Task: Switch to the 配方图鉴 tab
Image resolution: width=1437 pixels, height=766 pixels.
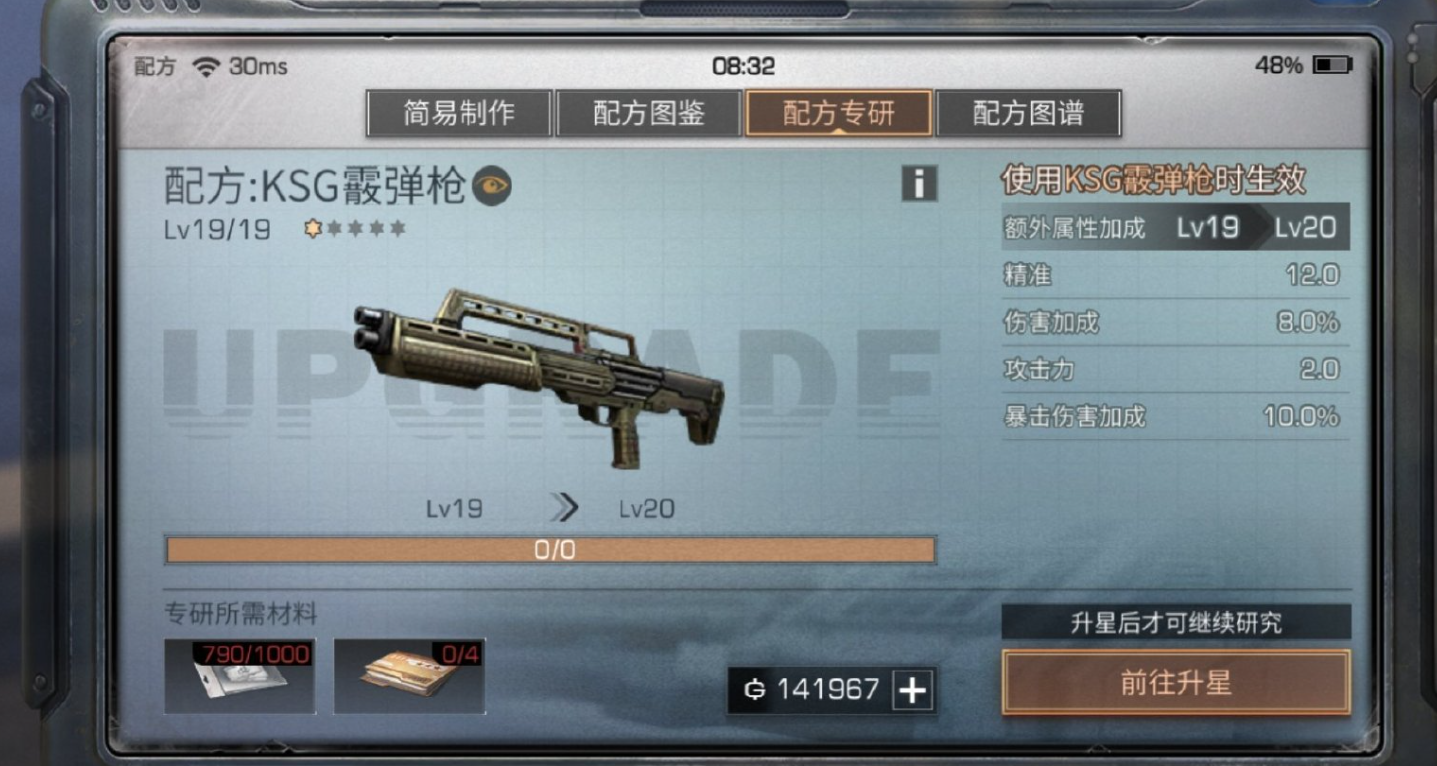Action: (x=647, y=113)
